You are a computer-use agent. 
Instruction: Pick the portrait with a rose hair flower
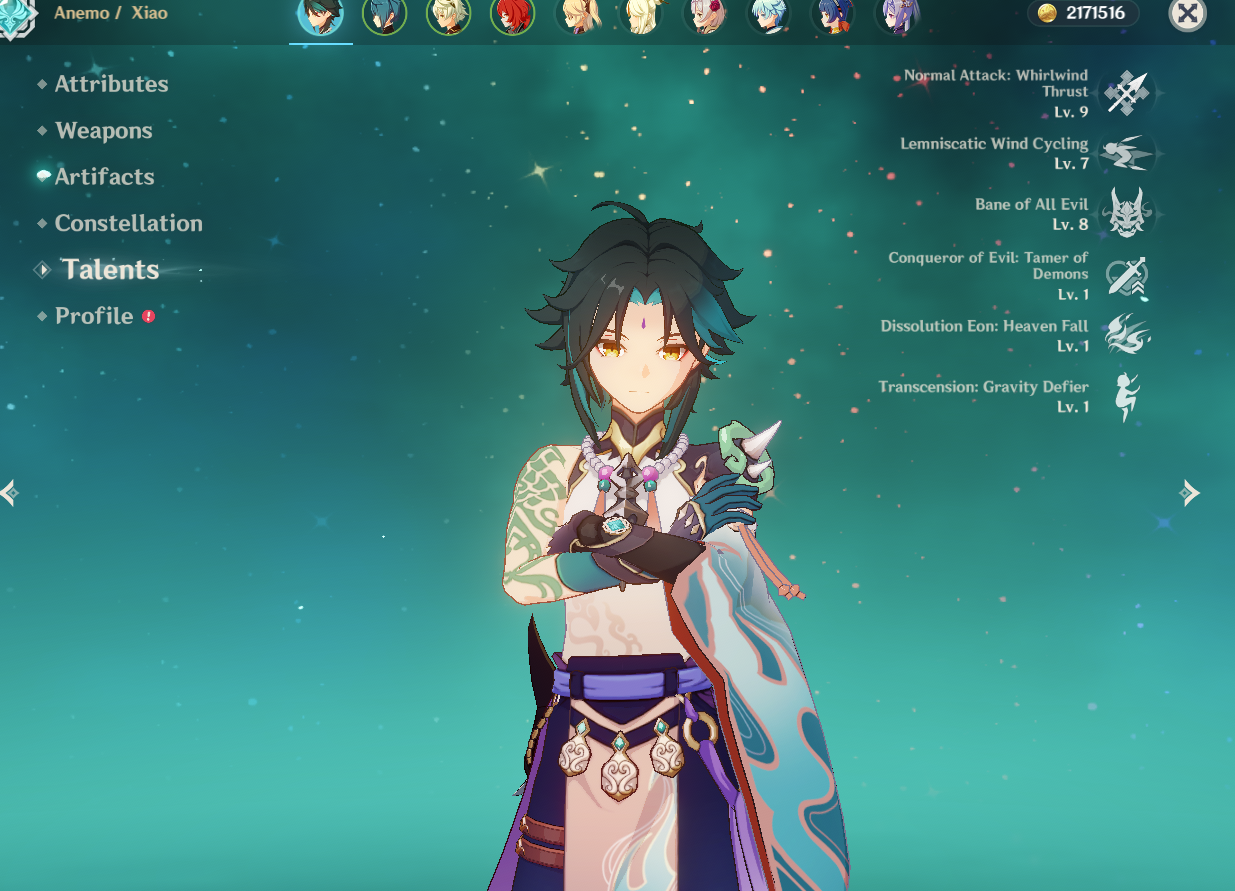[x=704, y=16]
